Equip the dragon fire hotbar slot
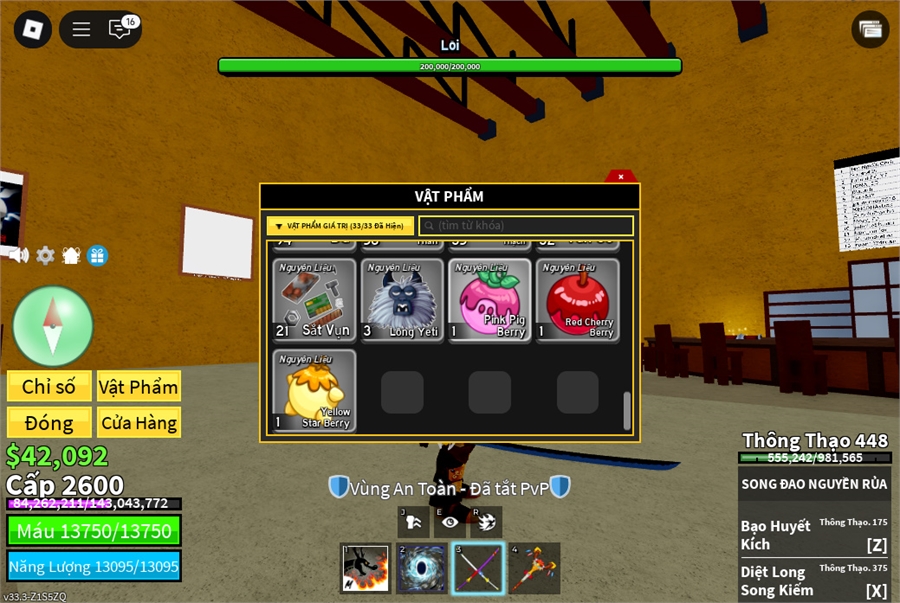The image size is (900, 603). tap(365, 568)
